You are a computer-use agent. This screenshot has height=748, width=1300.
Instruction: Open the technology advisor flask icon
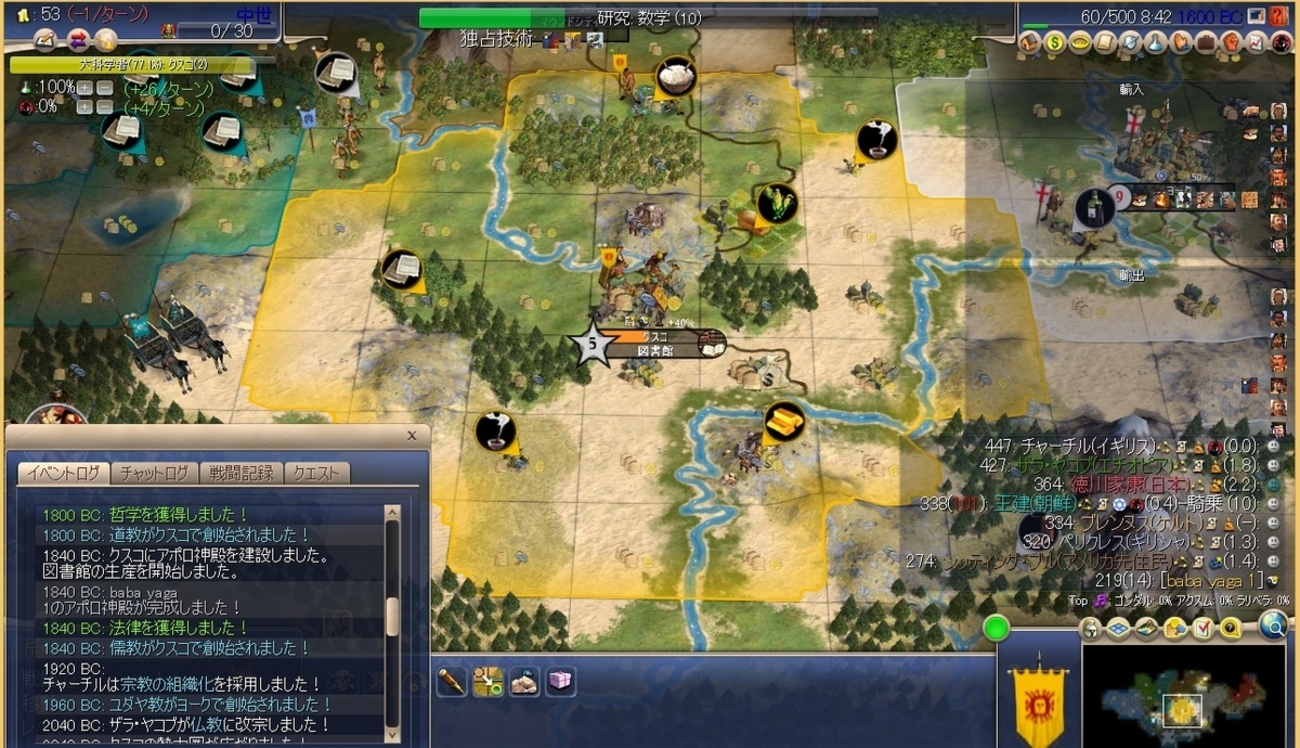point(1155,43)
